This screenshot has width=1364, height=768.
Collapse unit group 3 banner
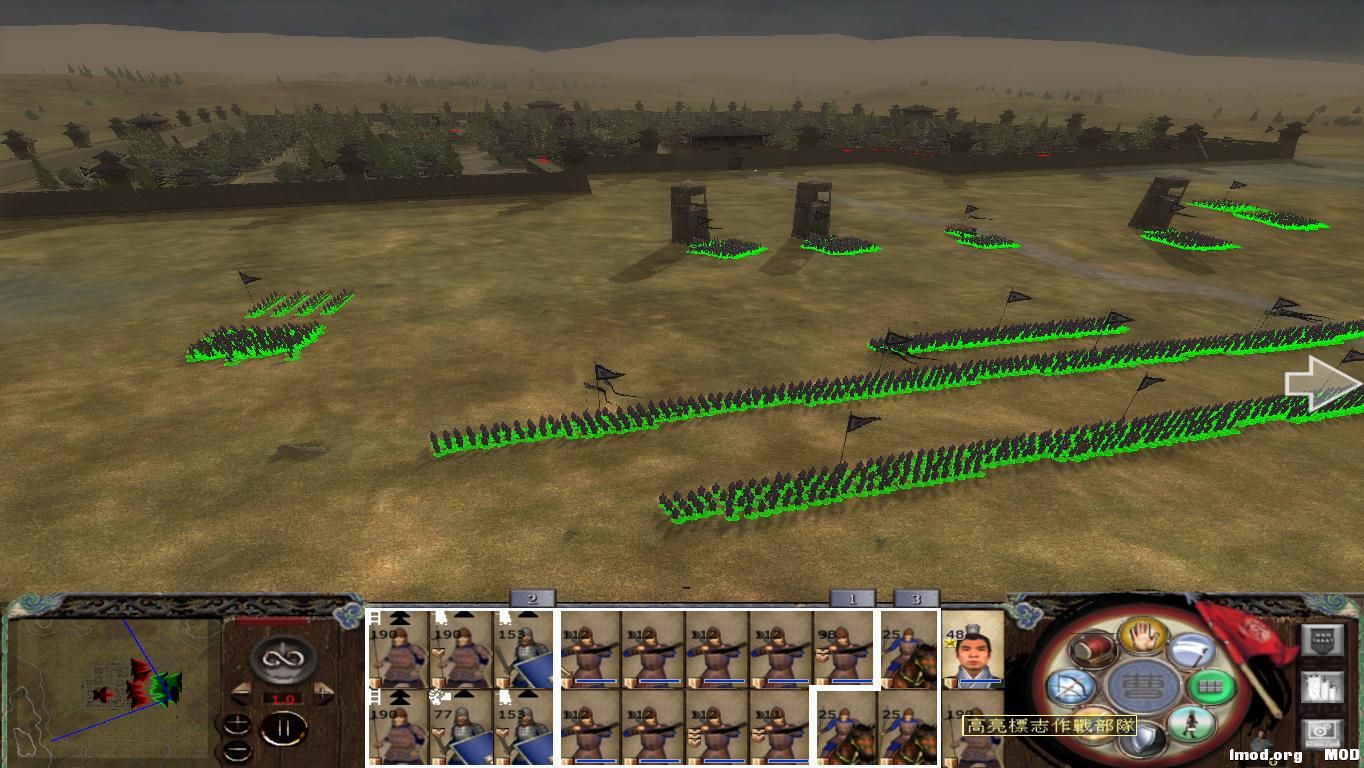917,597
